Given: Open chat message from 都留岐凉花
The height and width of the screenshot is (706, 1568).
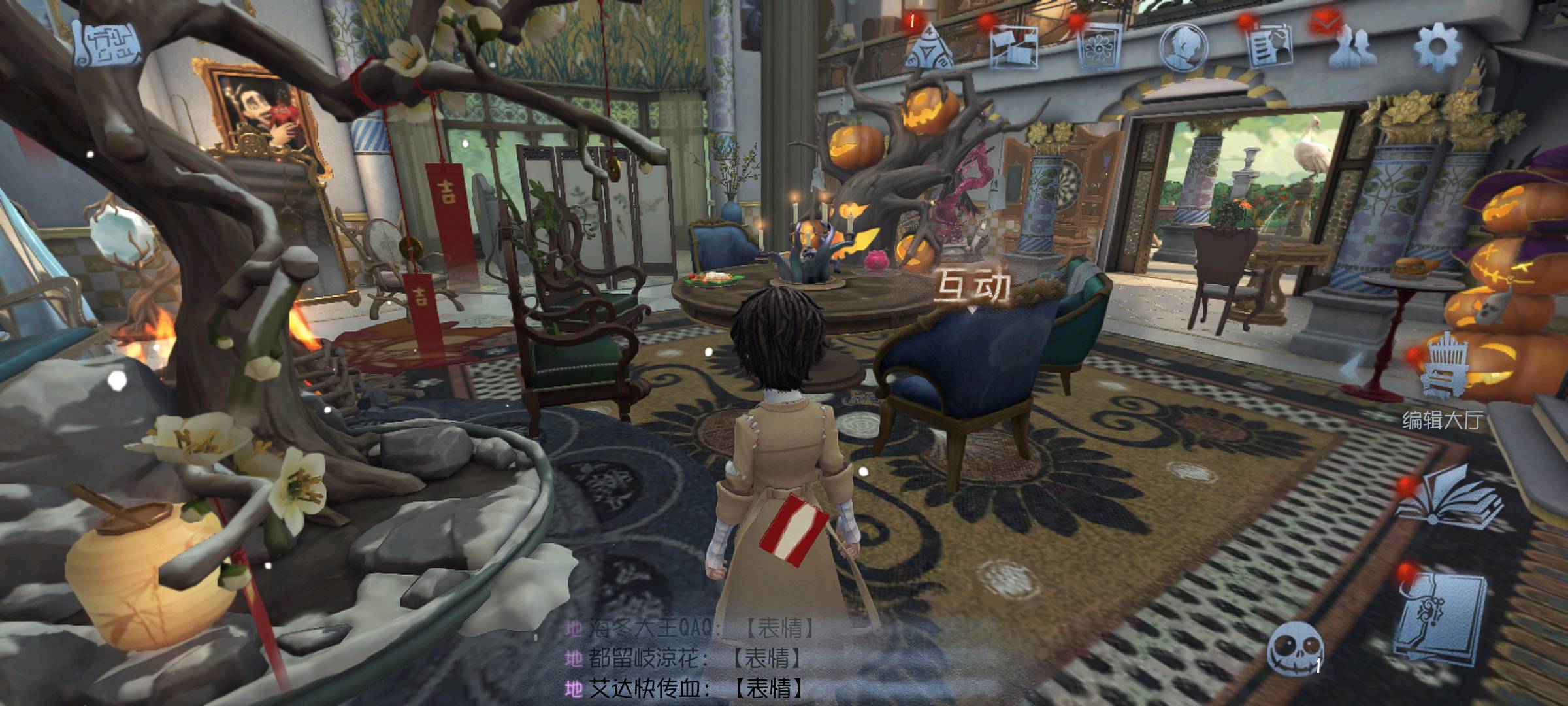Looking at the screenshot, I should 686,658.
